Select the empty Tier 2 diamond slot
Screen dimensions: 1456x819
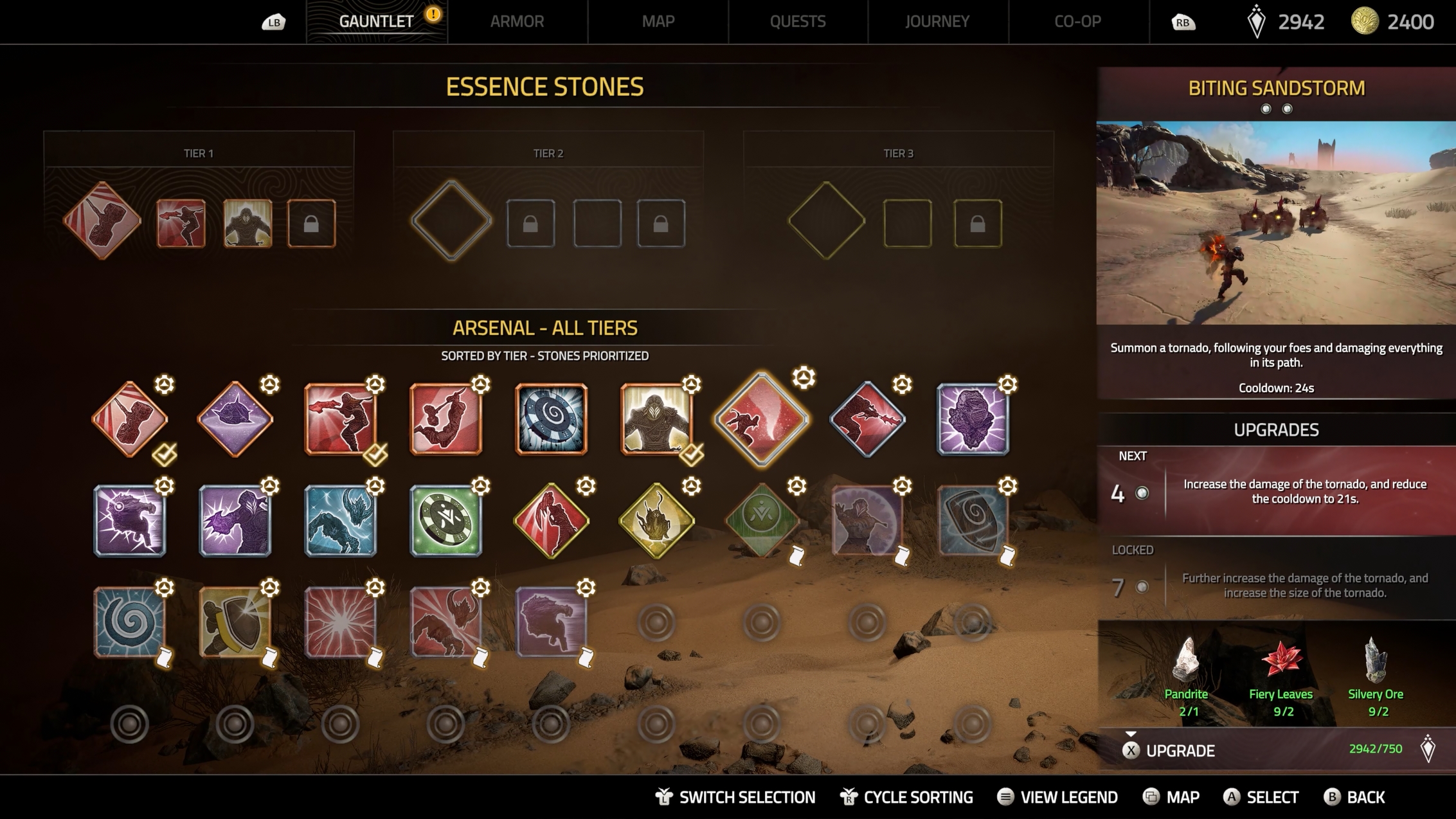pos(451,221)
